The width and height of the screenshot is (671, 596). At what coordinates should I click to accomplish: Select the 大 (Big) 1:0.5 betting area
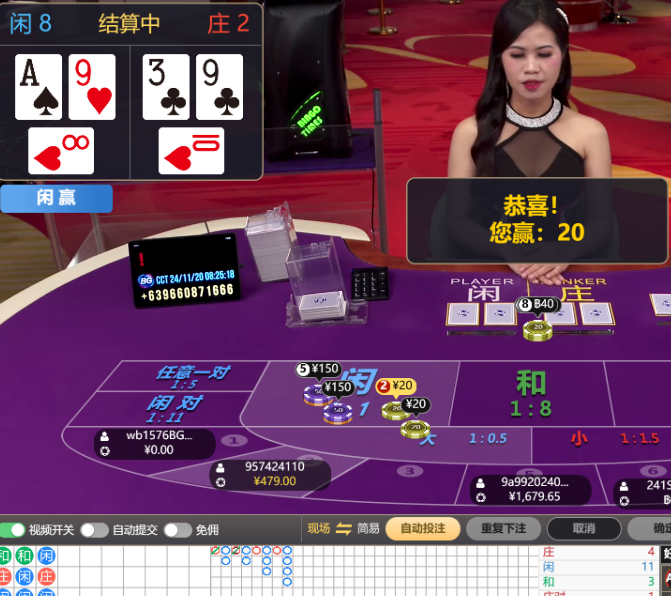pos(468,438)
